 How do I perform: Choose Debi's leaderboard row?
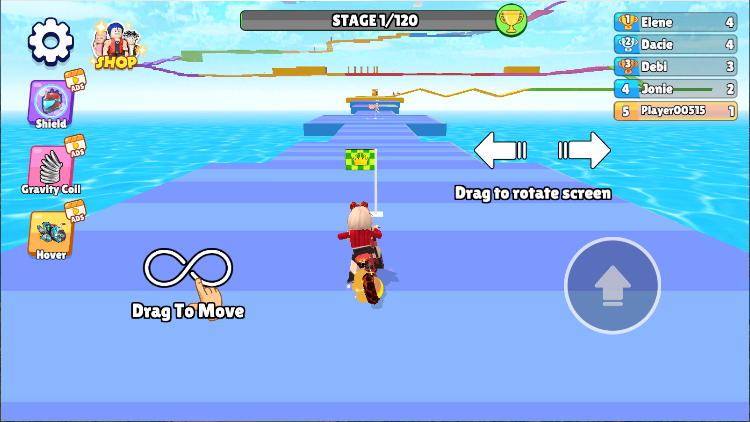pos(676,66)
